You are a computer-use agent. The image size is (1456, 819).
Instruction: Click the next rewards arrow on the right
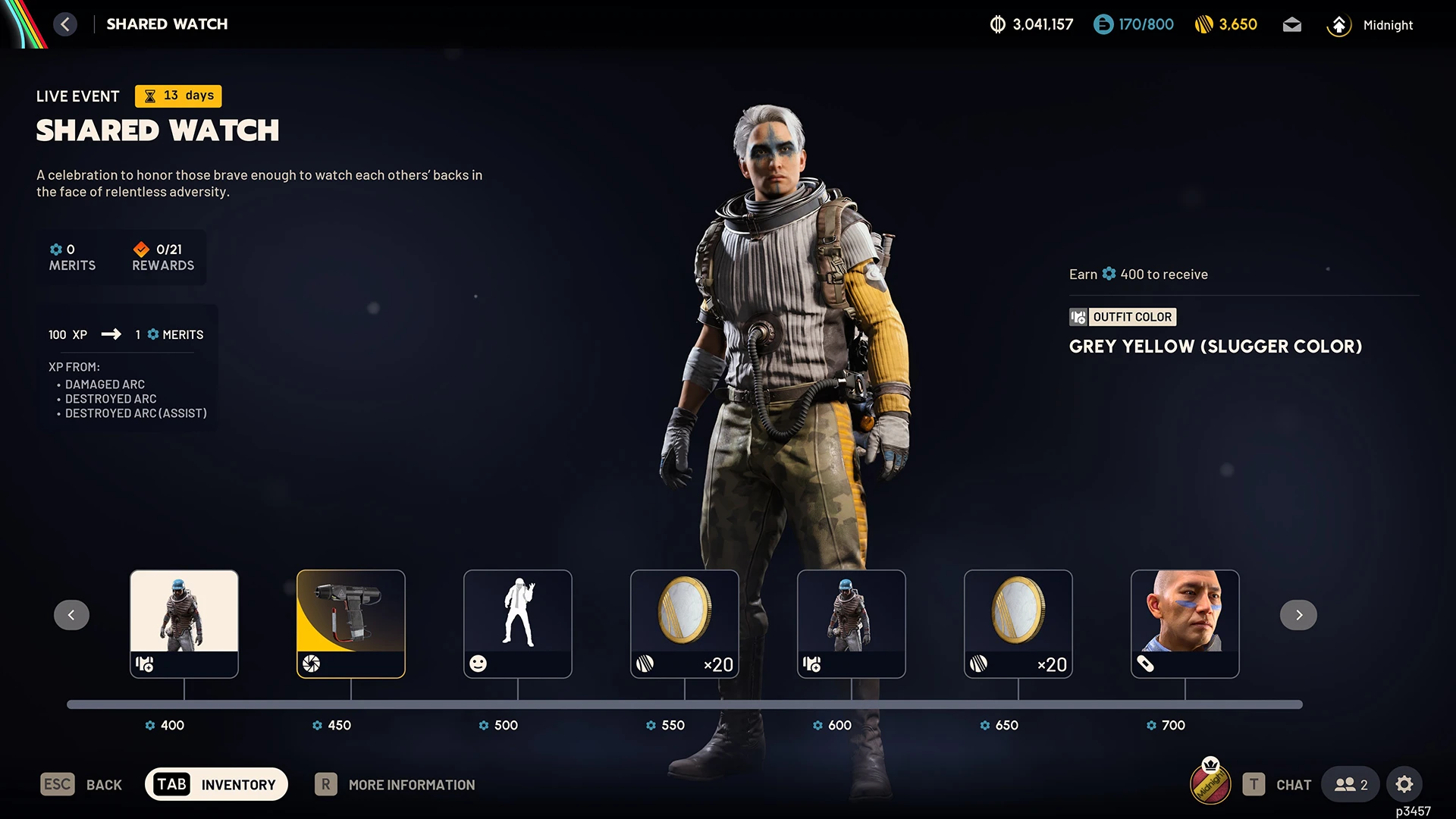[x=1298, y=615]
